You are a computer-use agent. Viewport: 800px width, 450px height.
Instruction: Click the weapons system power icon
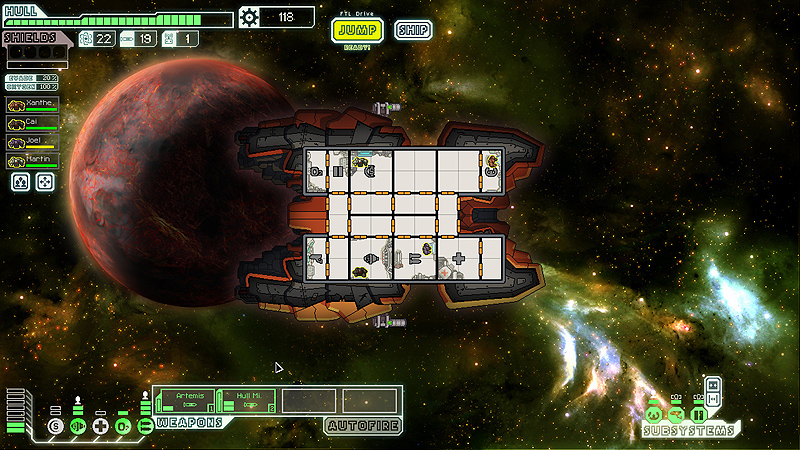145,427
